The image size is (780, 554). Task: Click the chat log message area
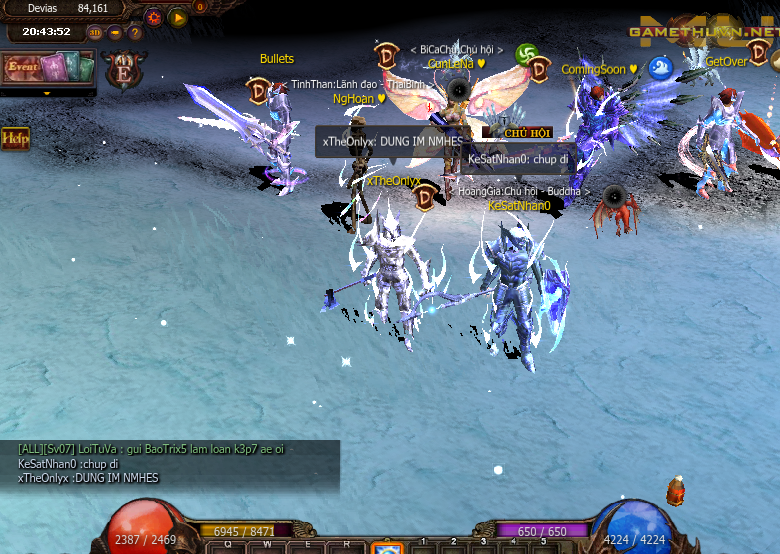170,464
